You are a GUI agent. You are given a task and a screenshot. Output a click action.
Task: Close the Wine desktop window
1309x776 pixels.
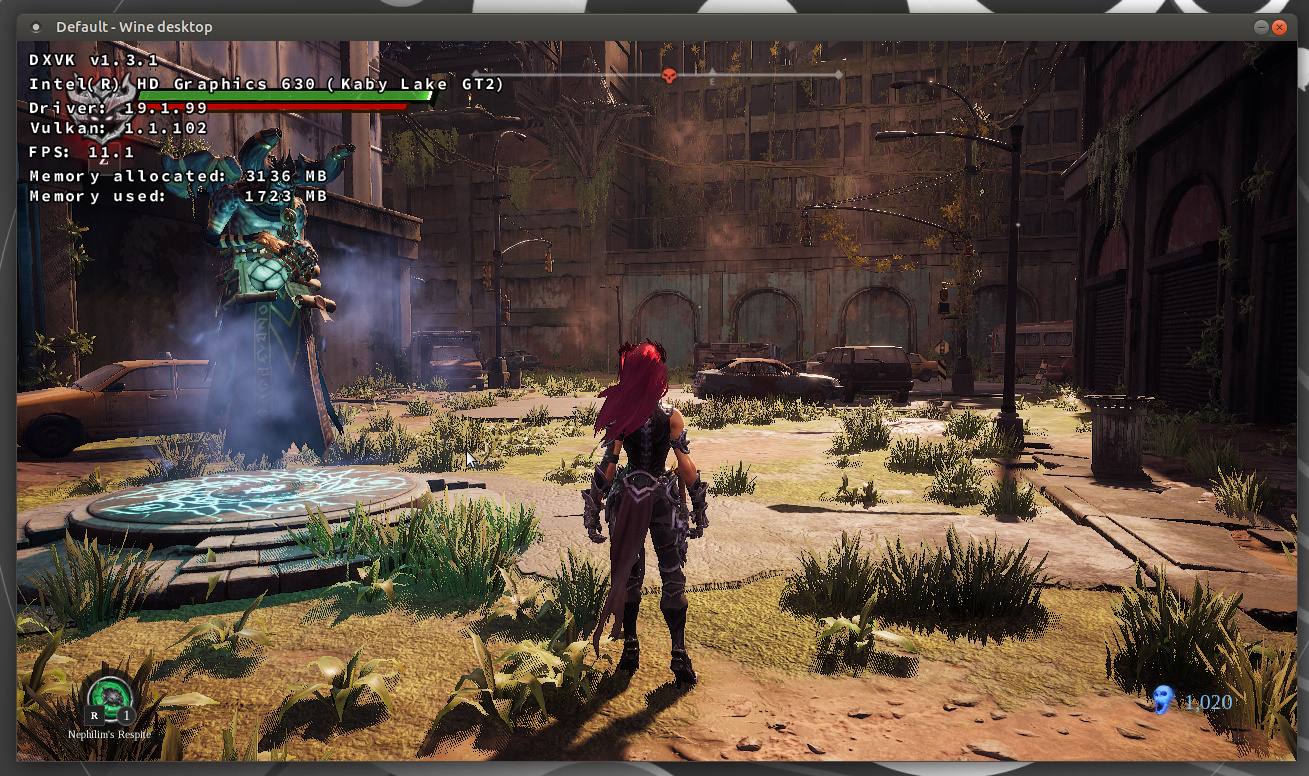pos(1279,27)
